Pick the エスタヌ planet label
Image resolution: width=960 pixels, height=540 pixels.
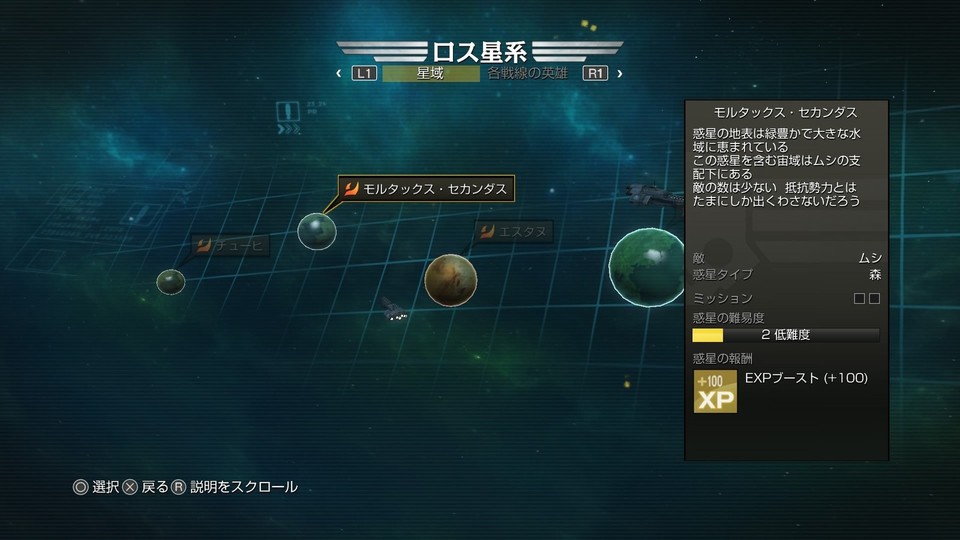click(x=513, y=232)
